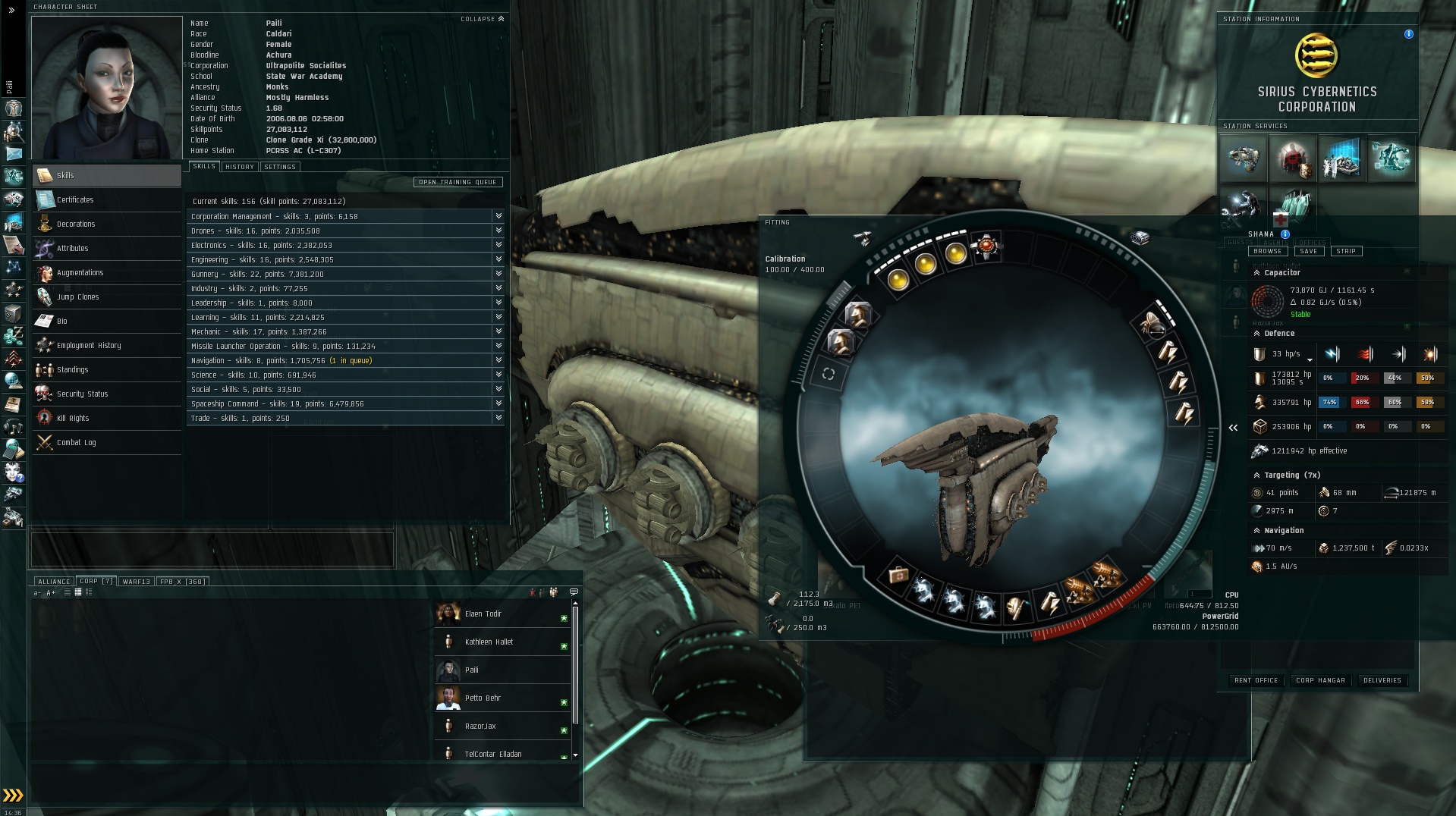The width and height of the screenshot is (1456, 816).
Task: Save the current ship fitting
Action: click(x=1309, y=251)
